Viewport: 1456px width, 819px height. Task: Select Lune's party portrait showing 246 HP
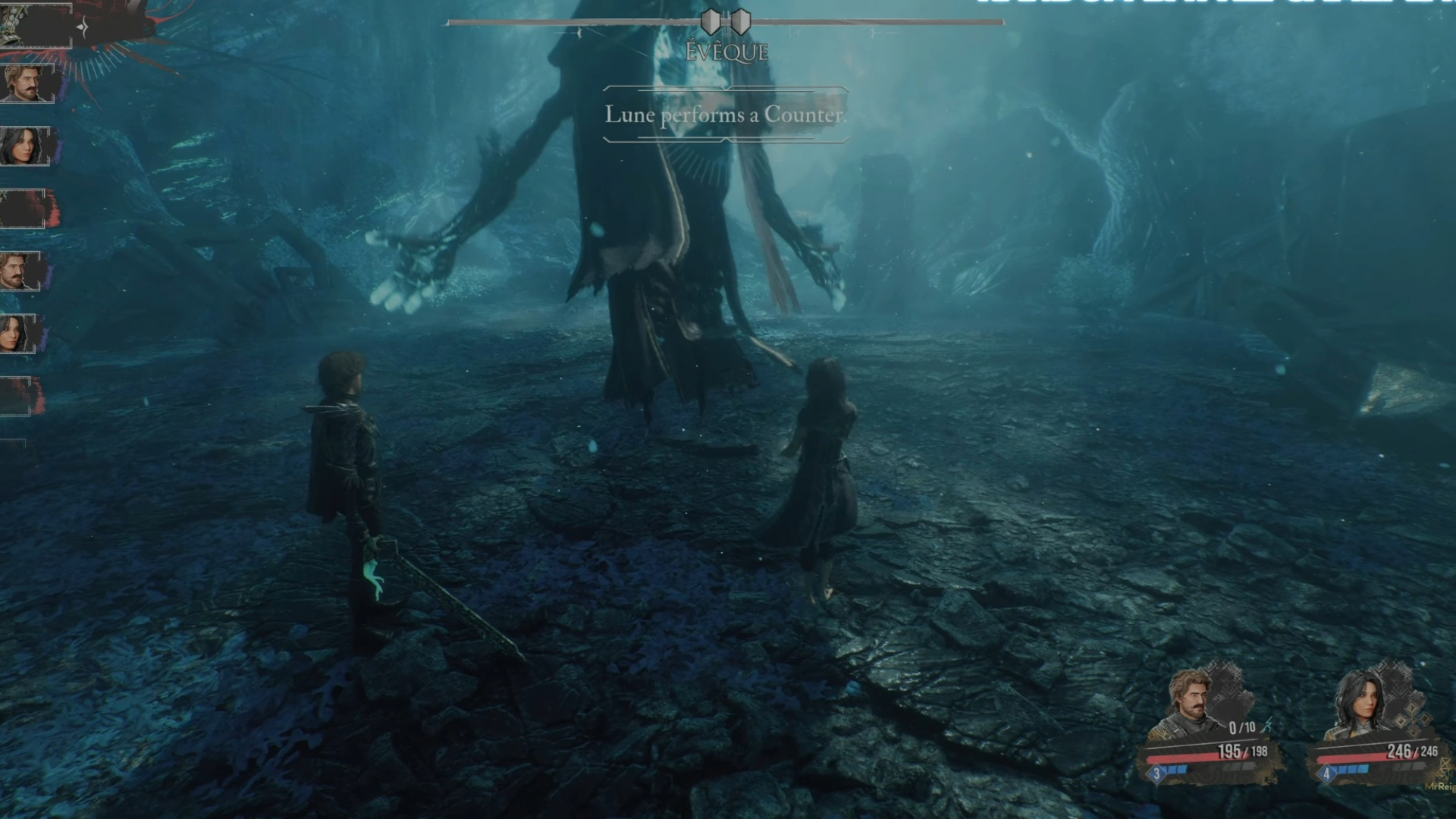(1361, 705)
